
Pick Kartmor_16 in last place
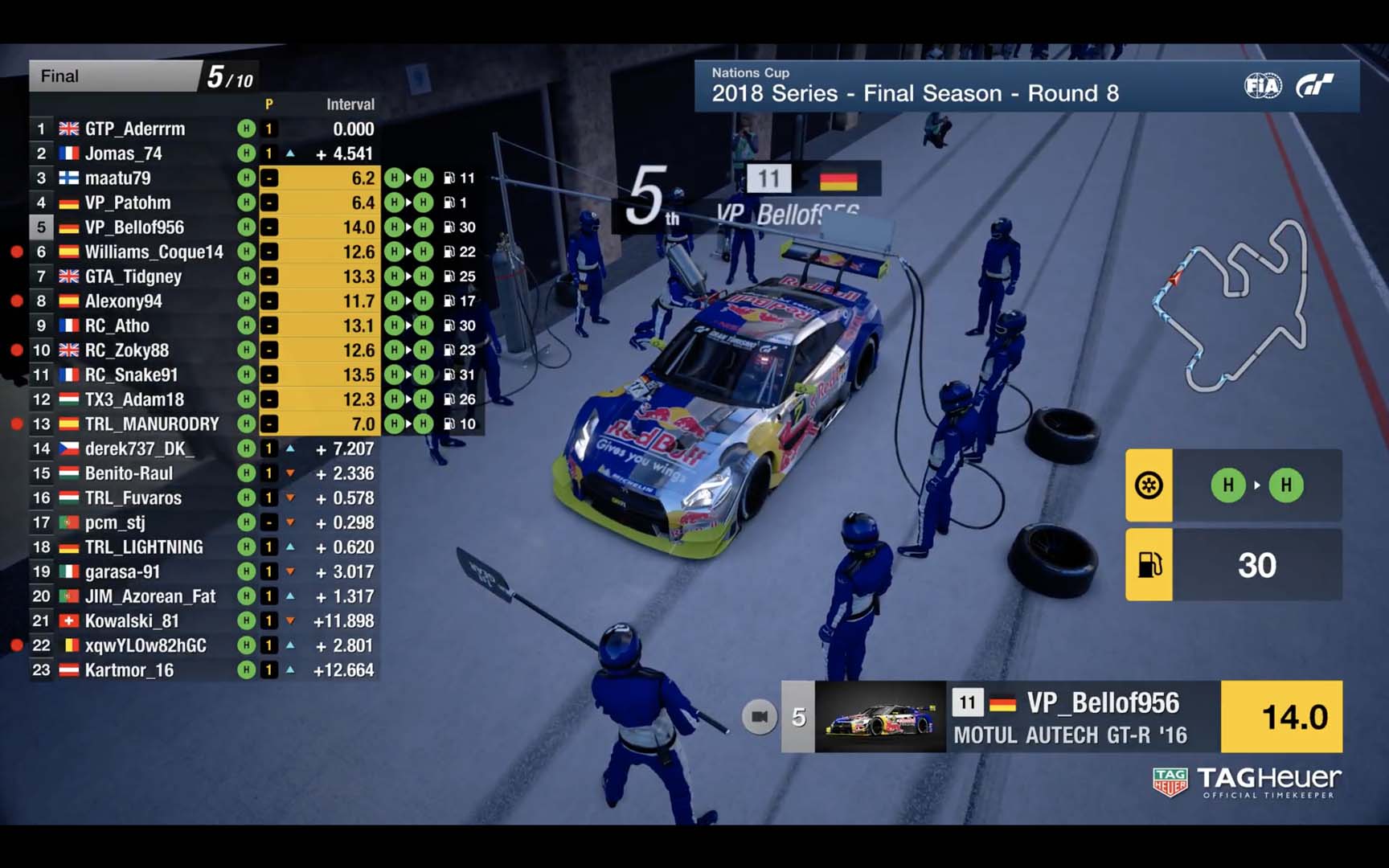point(129,670)
